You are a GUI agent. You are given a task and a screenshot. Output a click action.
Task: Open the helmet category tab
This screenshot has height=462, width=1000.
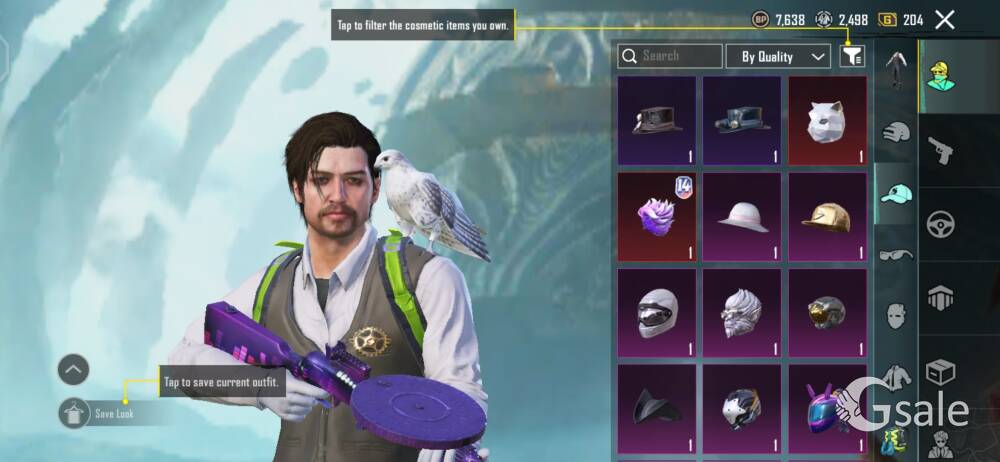tap(896, 131)
